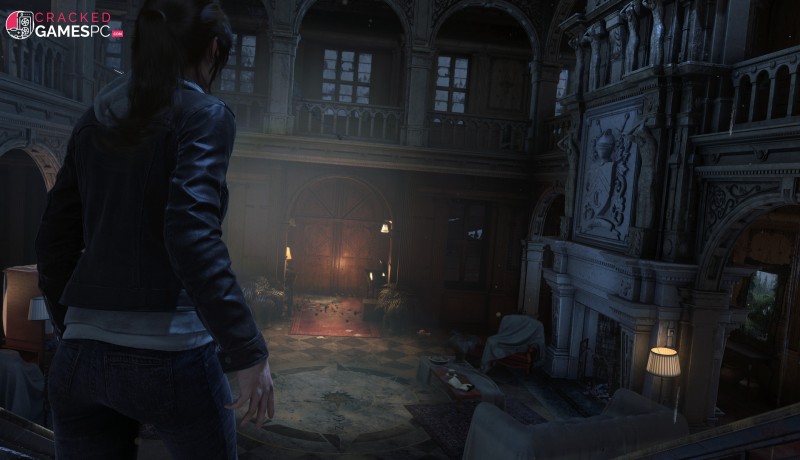The image size is (800, 460).
Task: Click the Cracked Games PC logo
Action: click(x=62, y=24)
